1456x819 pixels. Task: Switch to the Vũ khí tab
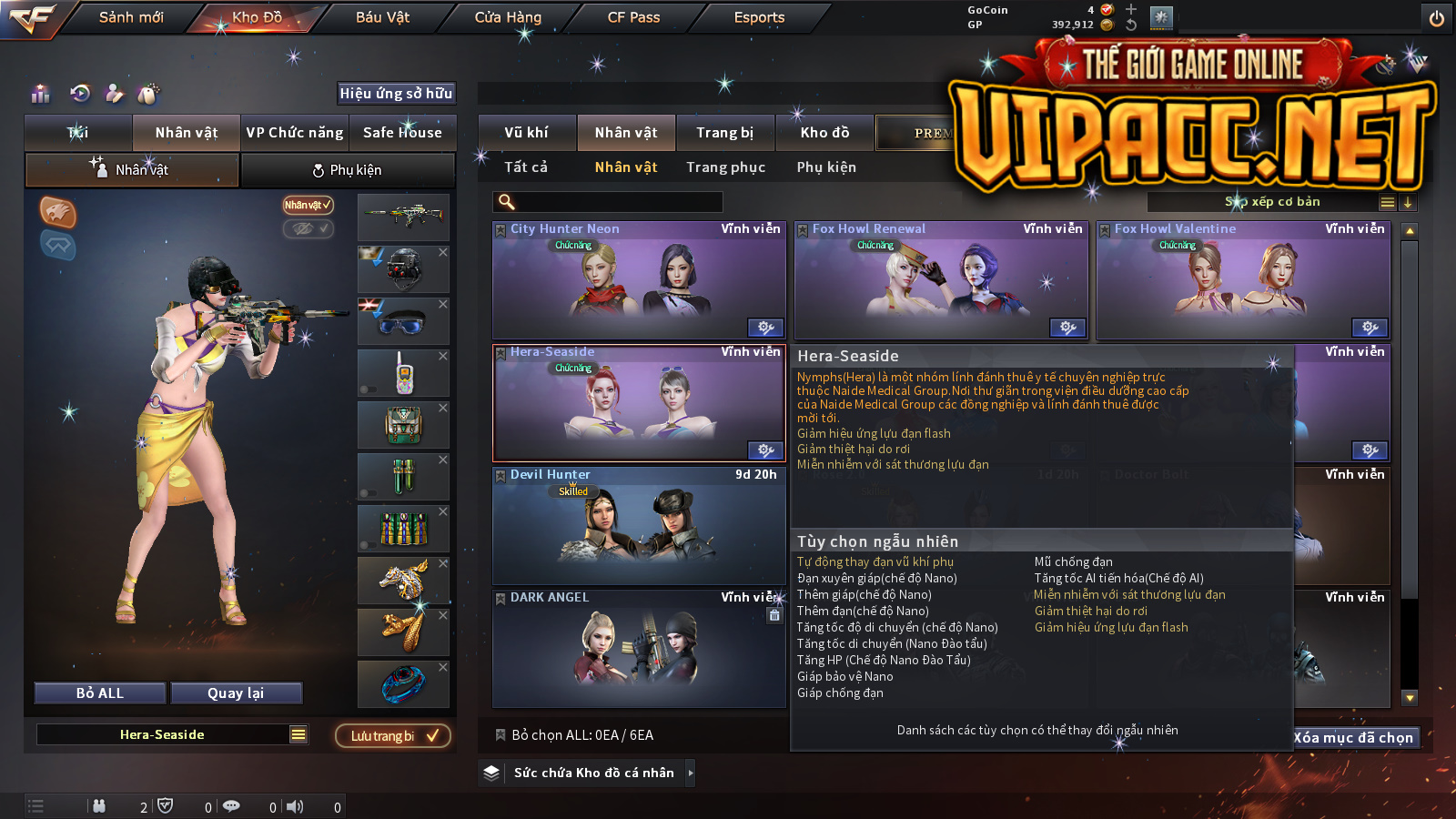pyautogui.click(x=526, y=133)
